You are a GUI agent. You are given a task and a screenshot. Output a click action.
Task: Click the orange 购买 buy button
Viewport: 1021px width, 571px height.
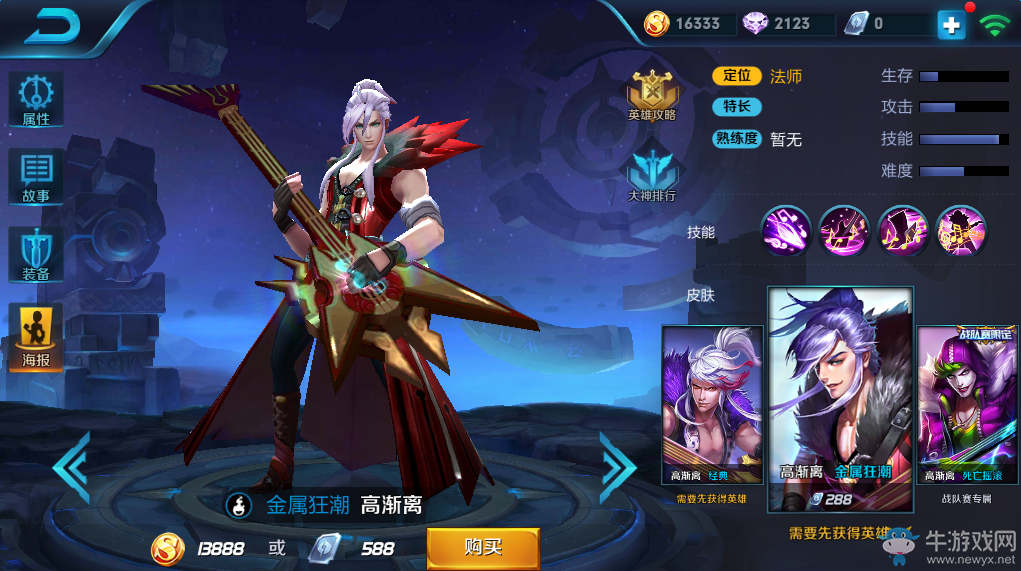click(x=483, y=547)
